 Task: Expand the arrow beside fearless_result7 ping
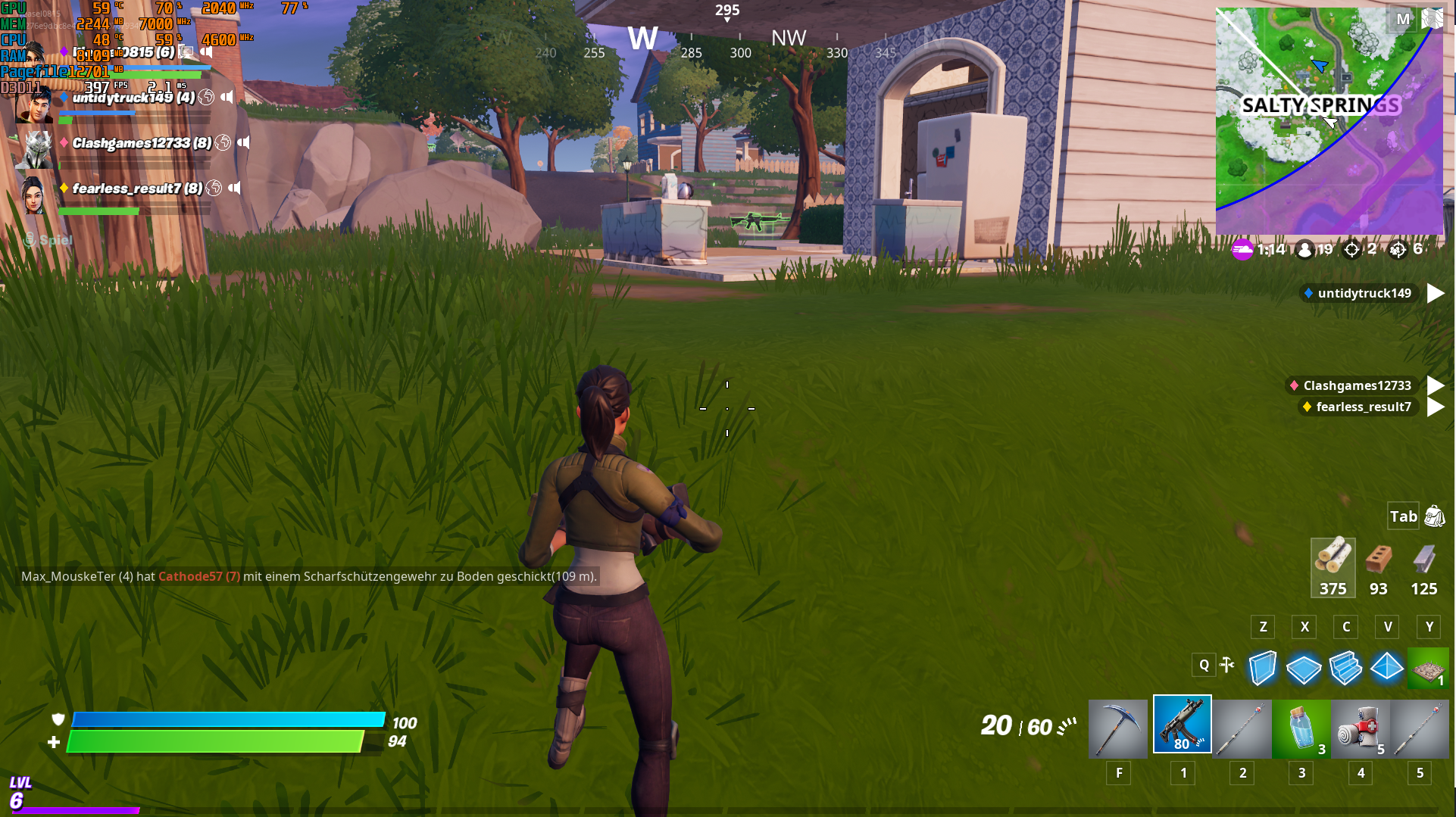(1437, 407)
